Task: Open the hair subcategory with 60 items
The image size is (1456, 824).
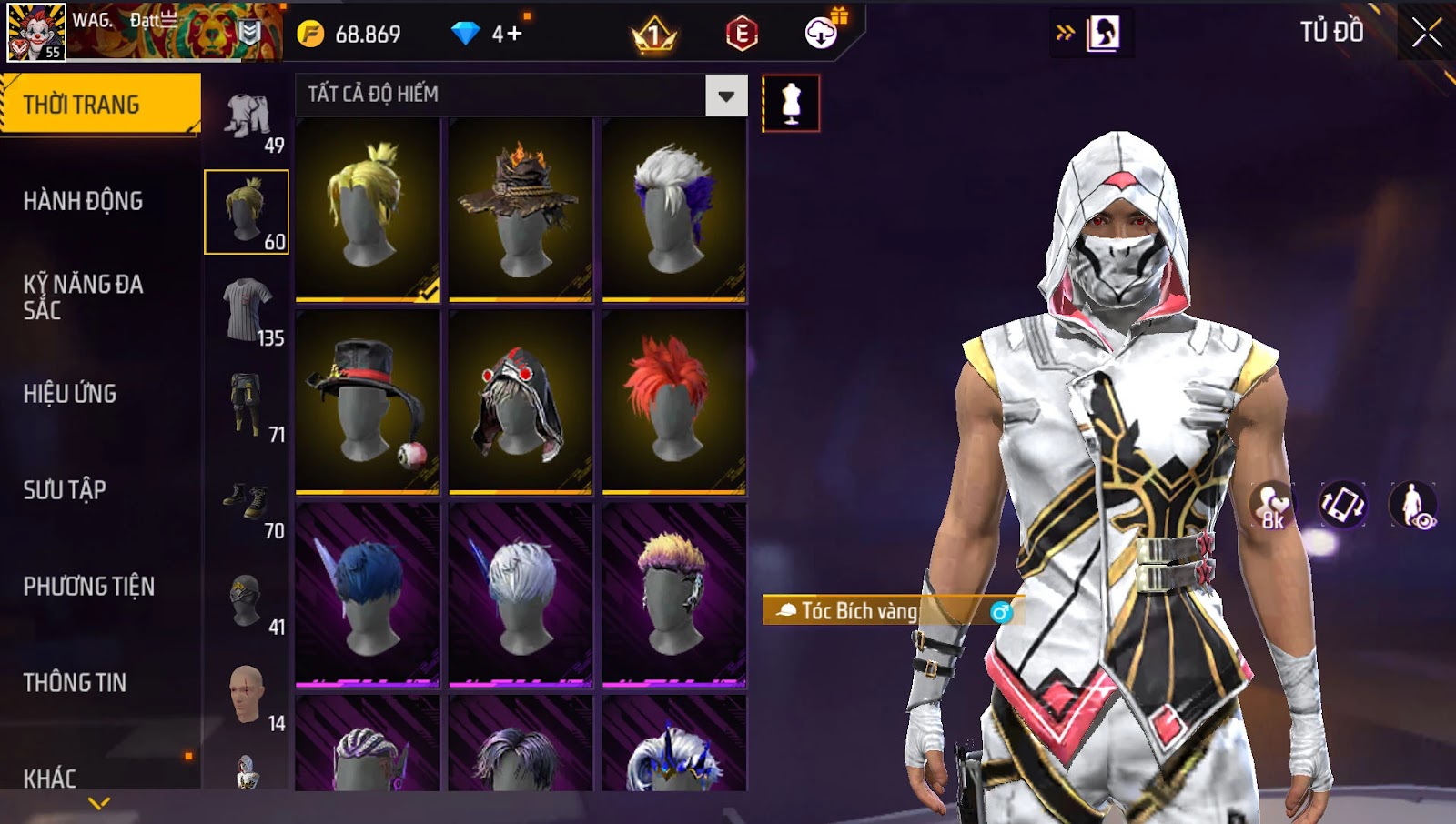Action: coord(247,212)
